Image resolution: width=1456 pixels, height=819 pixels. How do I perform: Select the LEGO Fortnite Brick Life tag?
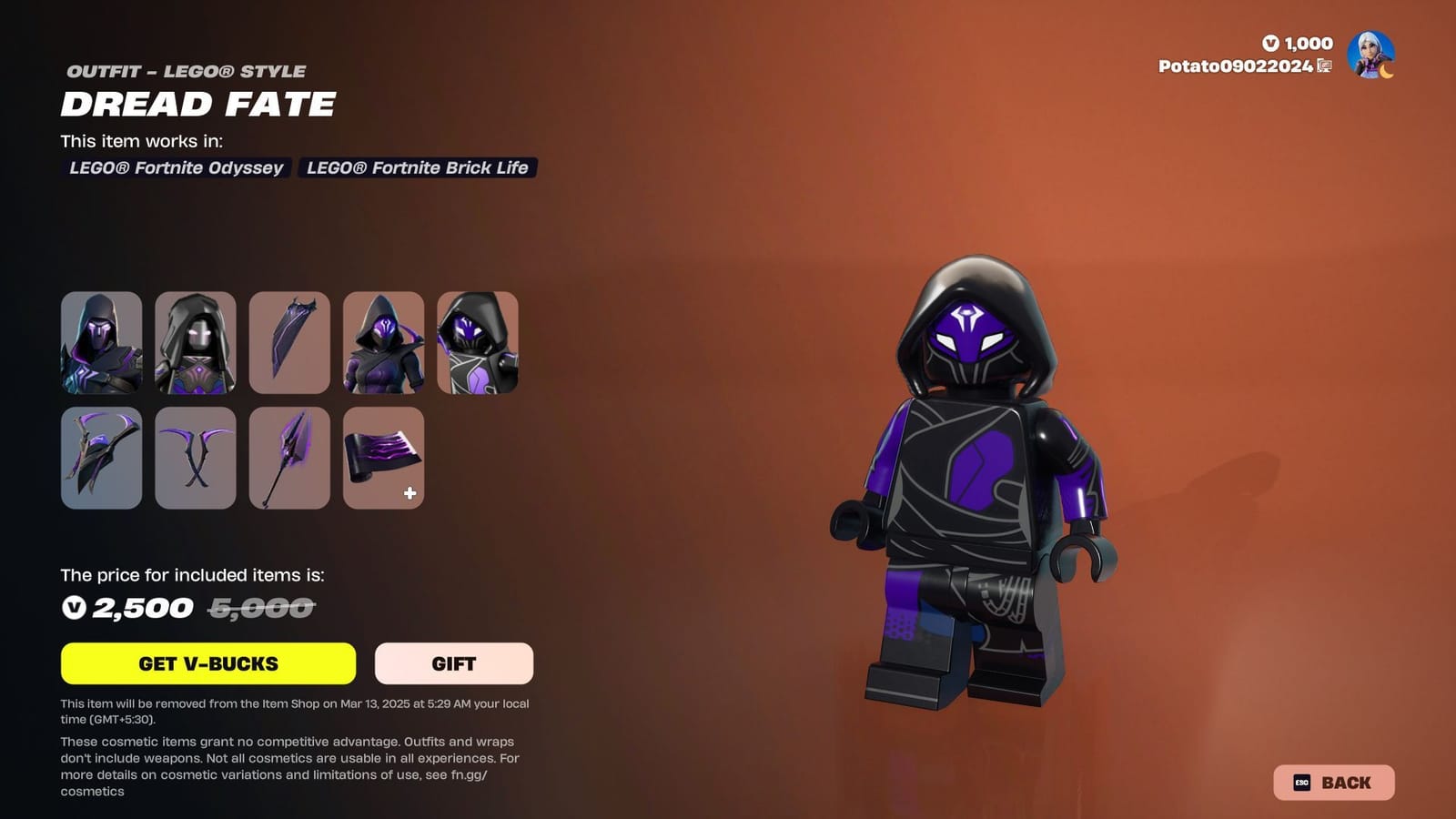click(x=416, y=168)
